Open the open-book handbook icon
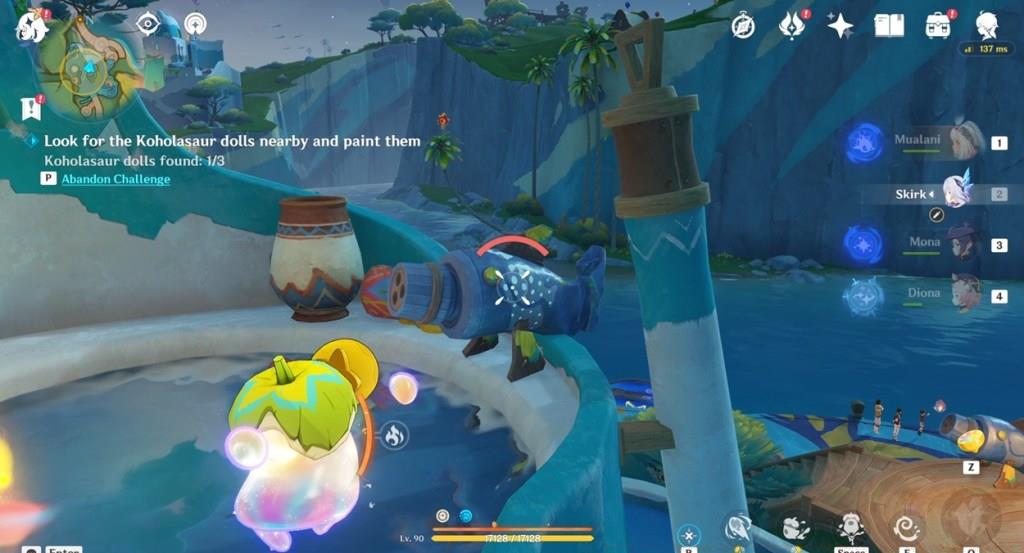This screenshot has height=553, width=1024. pos(889,25)
